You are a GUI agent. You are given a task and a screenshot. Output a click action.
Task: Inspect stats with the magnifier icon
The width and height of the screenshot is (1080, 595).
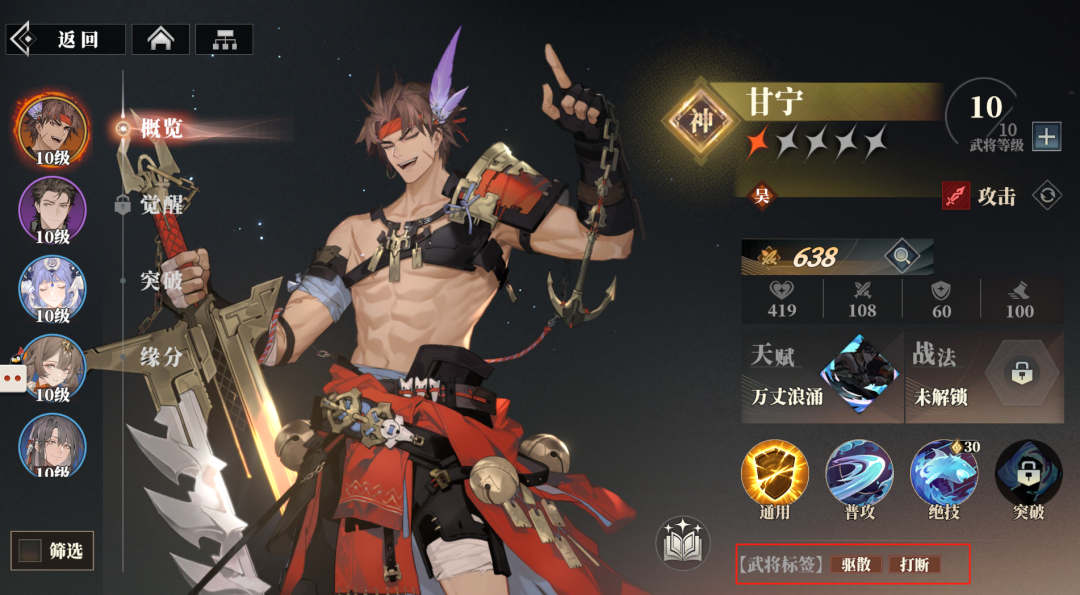click(901, 257)
